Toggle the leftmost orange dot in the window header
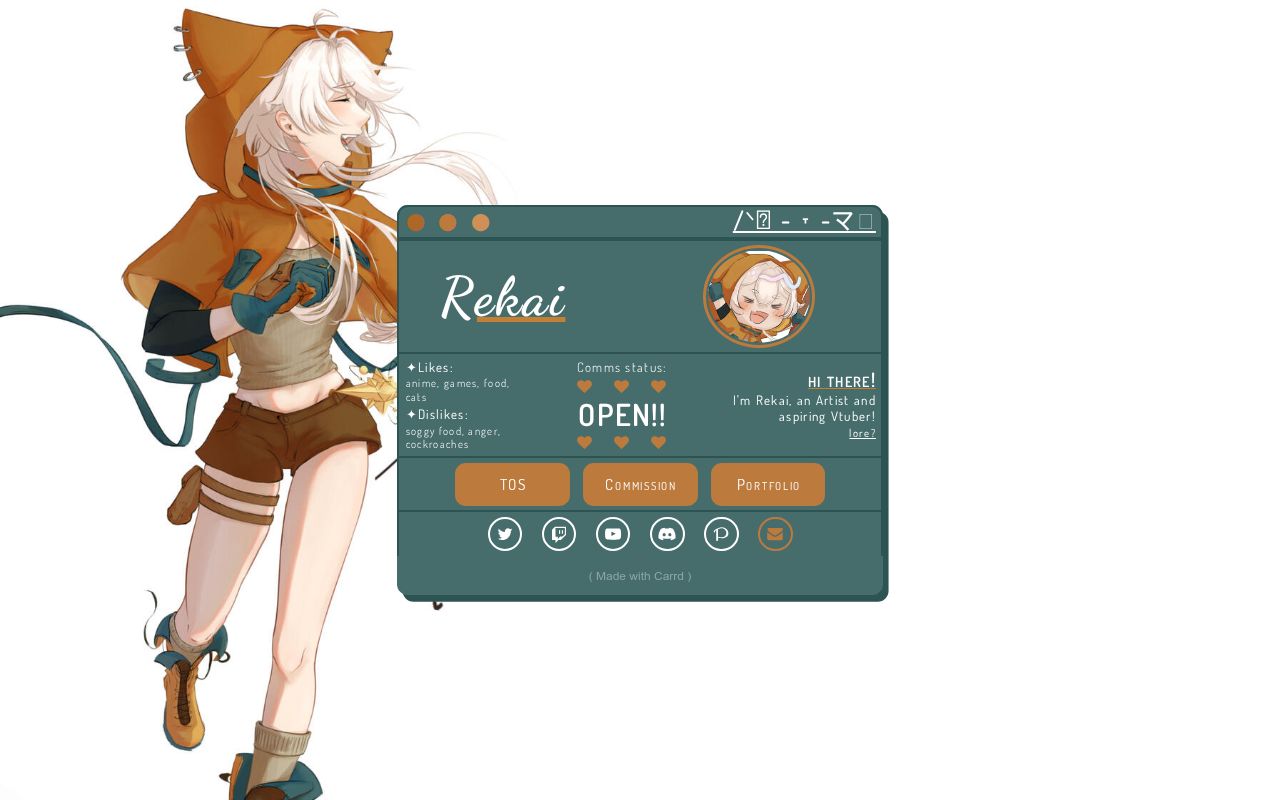Image resolution: width=1280 pixels, height=800 pixels. [415, 223]
